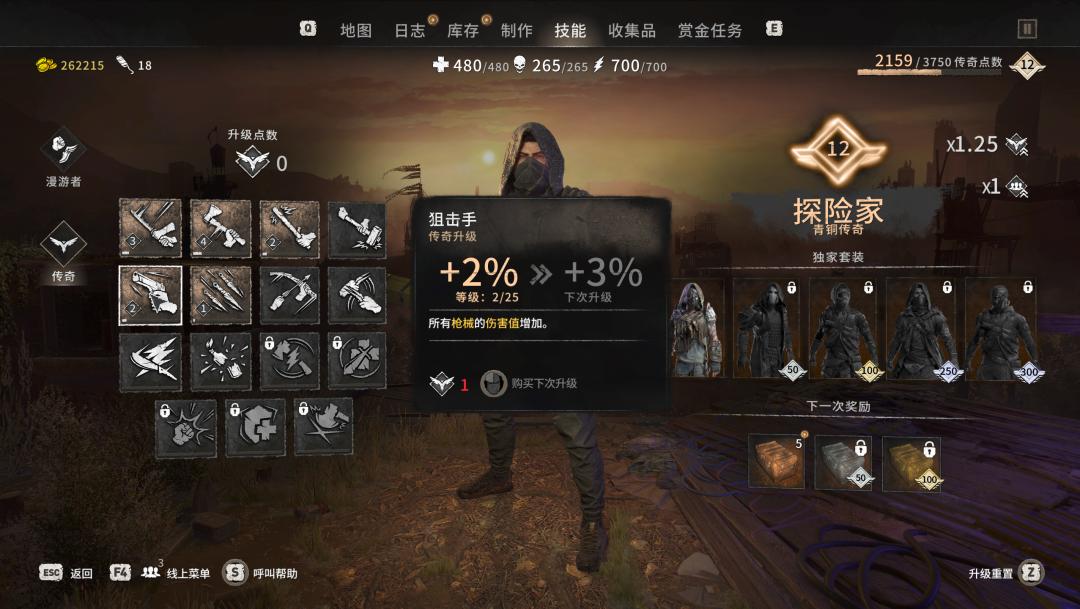Open the 赏金任务 bounties tab
1080x609 pixels.
710,30
